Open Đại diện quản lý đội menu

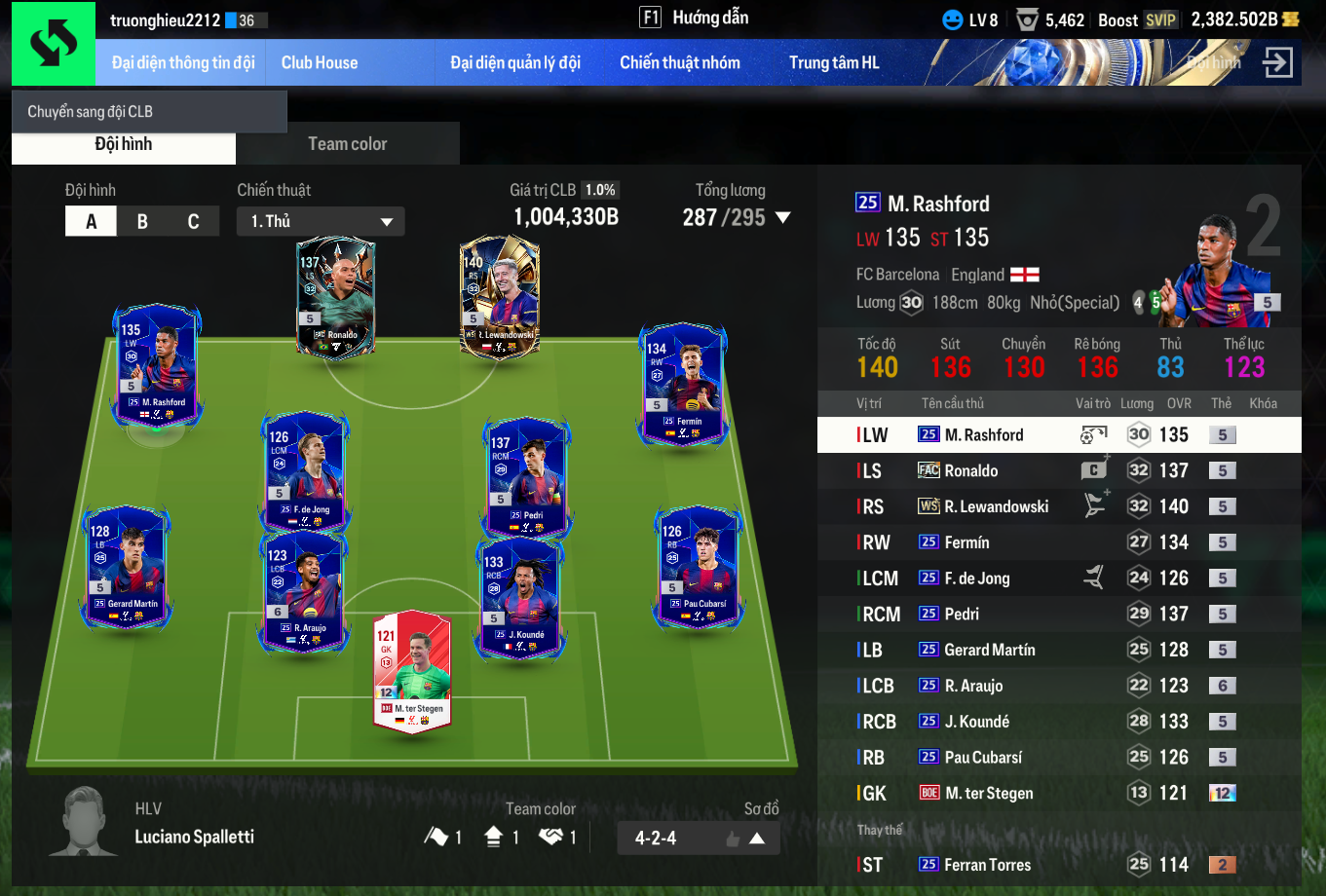click(x=515, y=62)
